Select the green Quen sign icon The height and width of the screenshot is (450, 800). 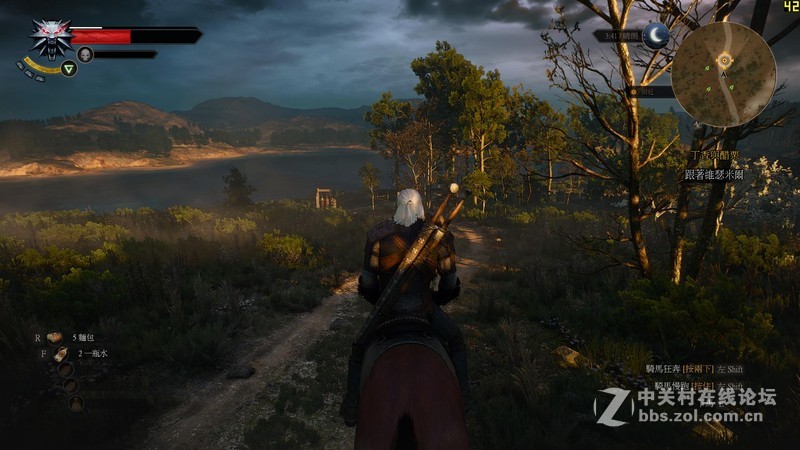click(x=69, y=69)
